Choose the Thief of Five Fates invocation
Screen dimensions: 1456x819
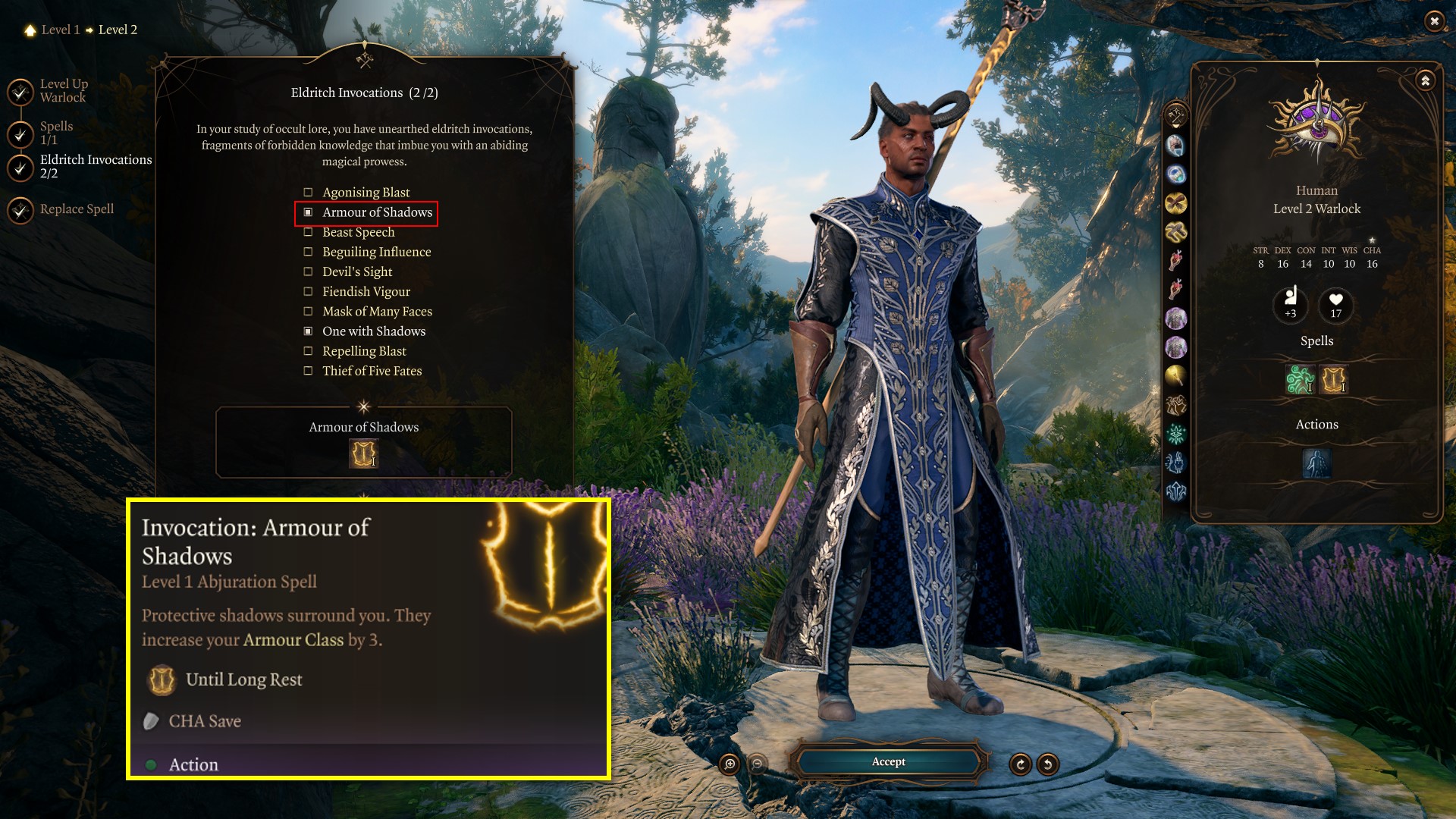309,371
